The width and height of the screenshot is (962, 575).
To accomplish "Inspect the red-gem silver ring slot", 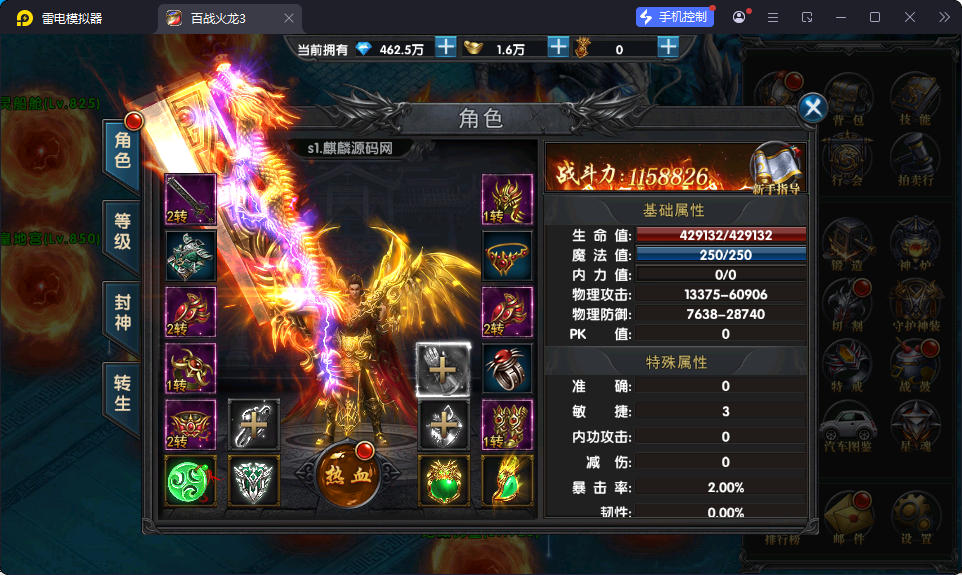I will tap(507, 368).
